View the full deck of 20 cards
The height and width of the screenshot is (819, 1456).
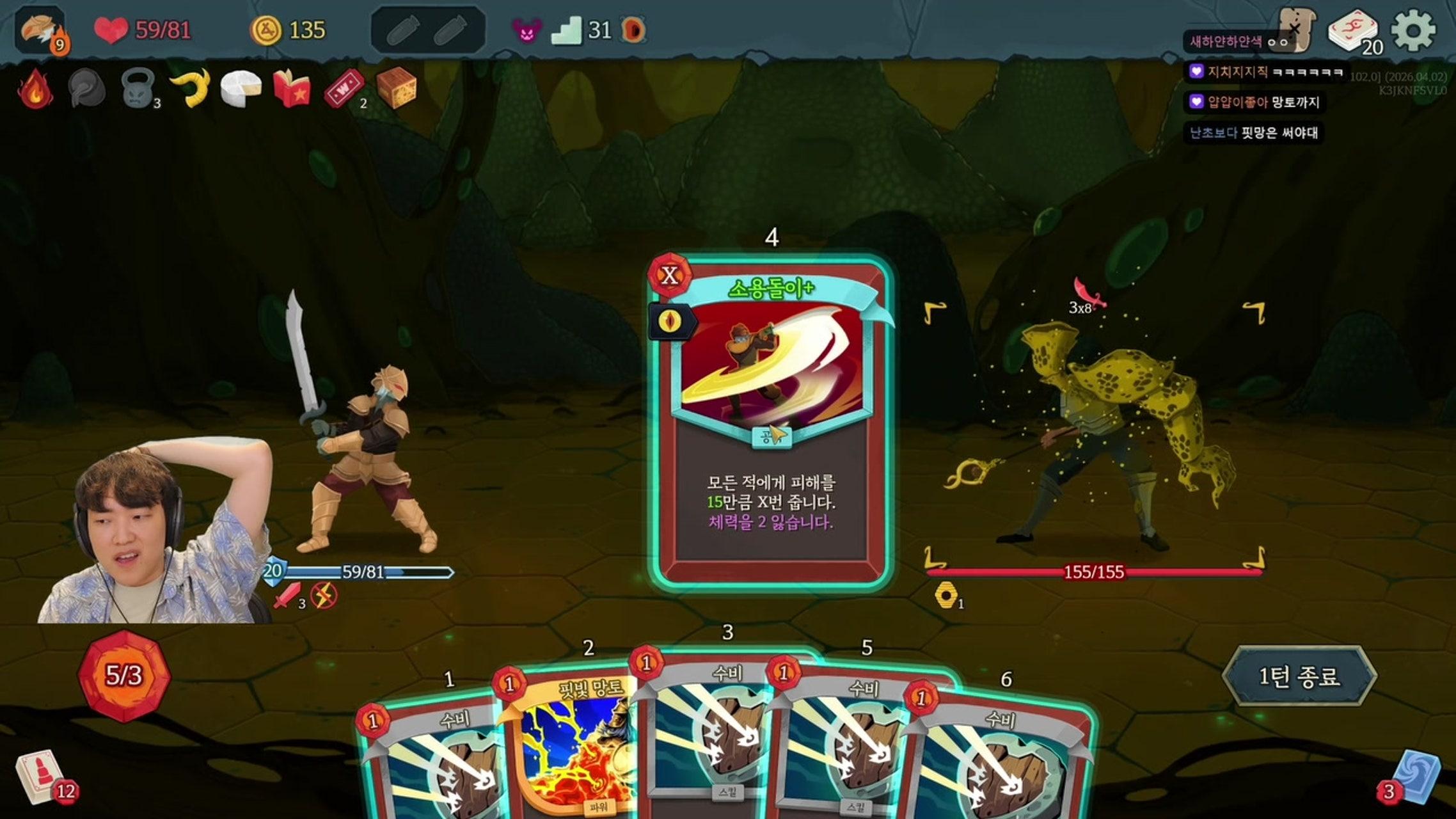1352,32
